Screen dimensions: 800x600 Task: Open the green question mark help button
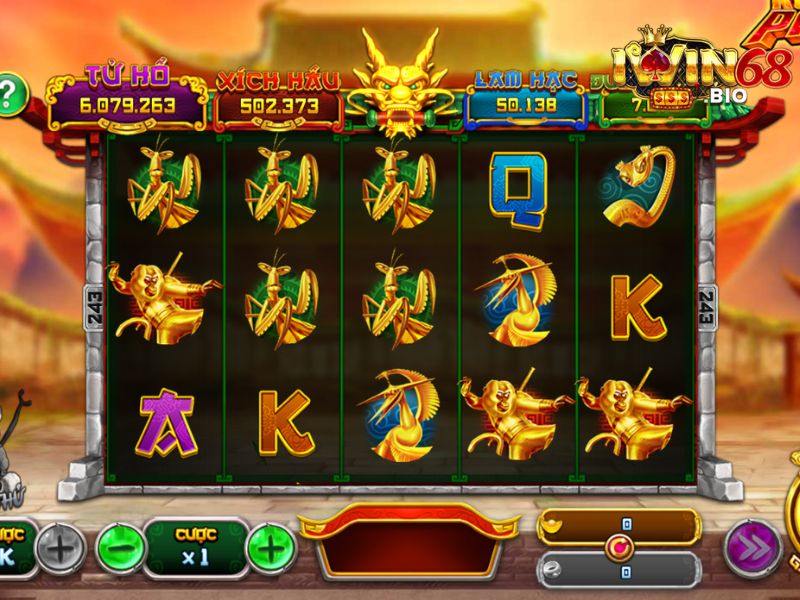coord(9,95)
